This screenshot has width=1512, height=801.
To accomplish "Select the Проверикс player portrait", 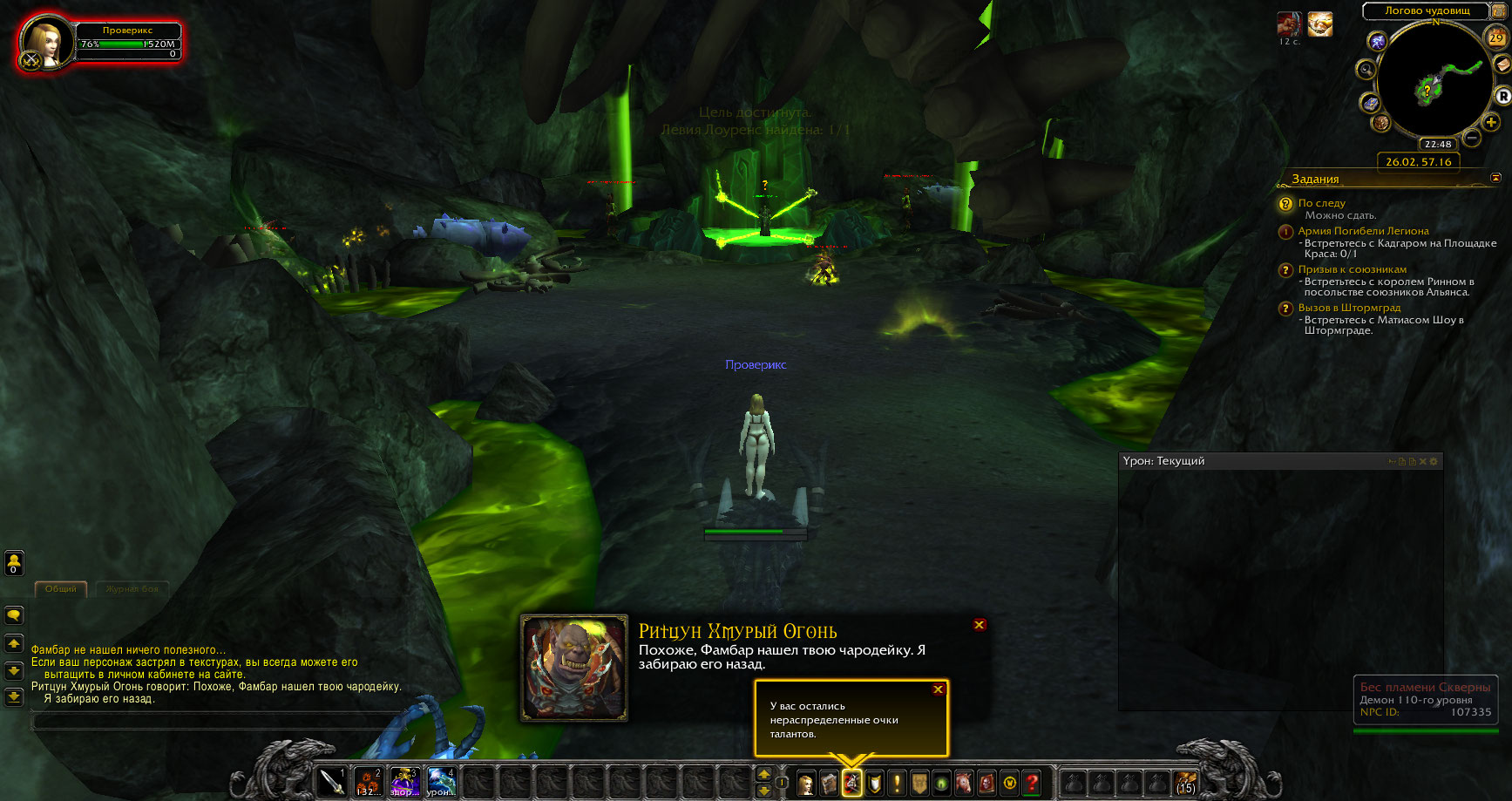I will (x=45, y=40).
